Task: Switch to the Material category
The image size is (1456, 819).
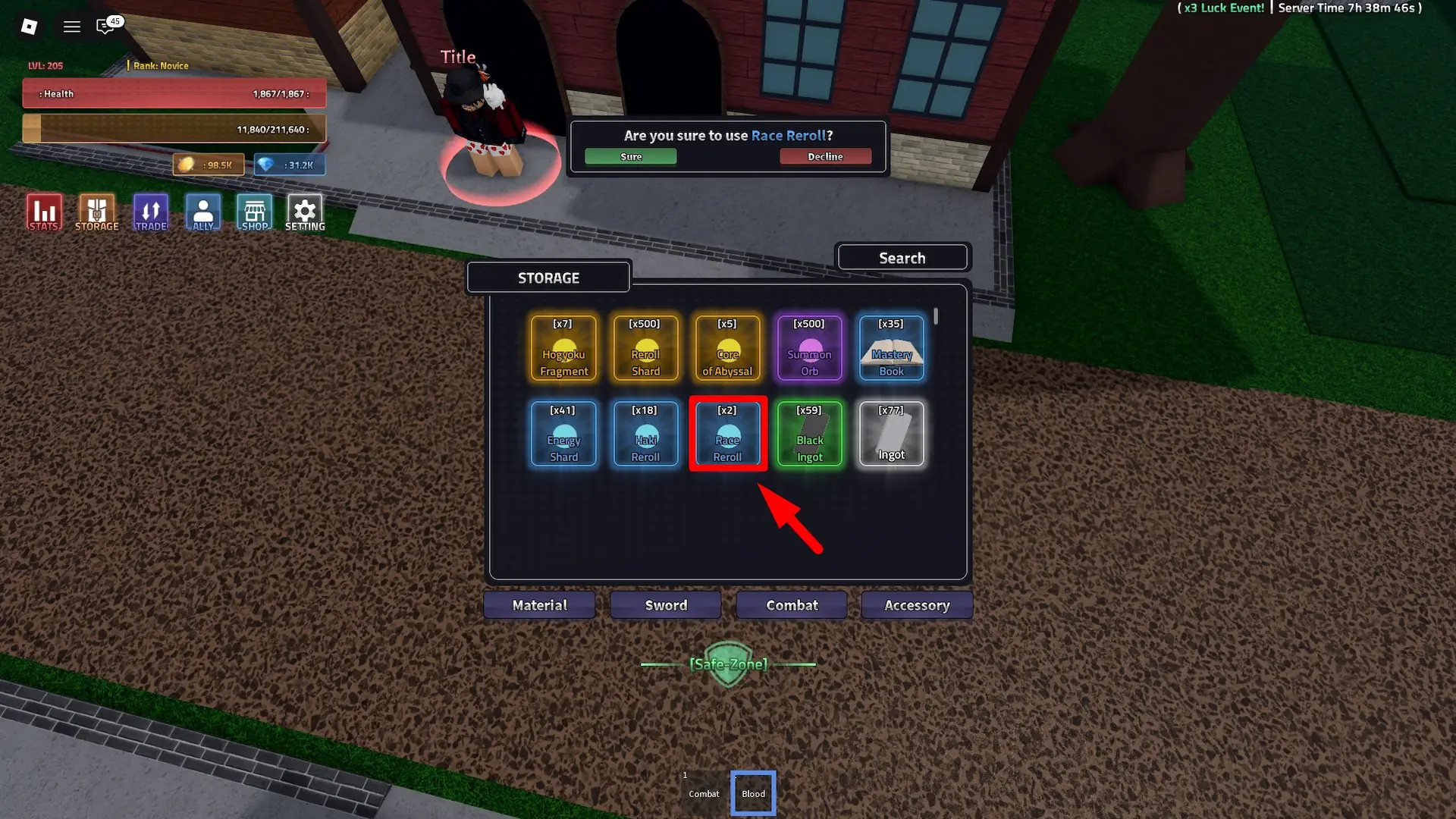Action: tap(539, 604)
